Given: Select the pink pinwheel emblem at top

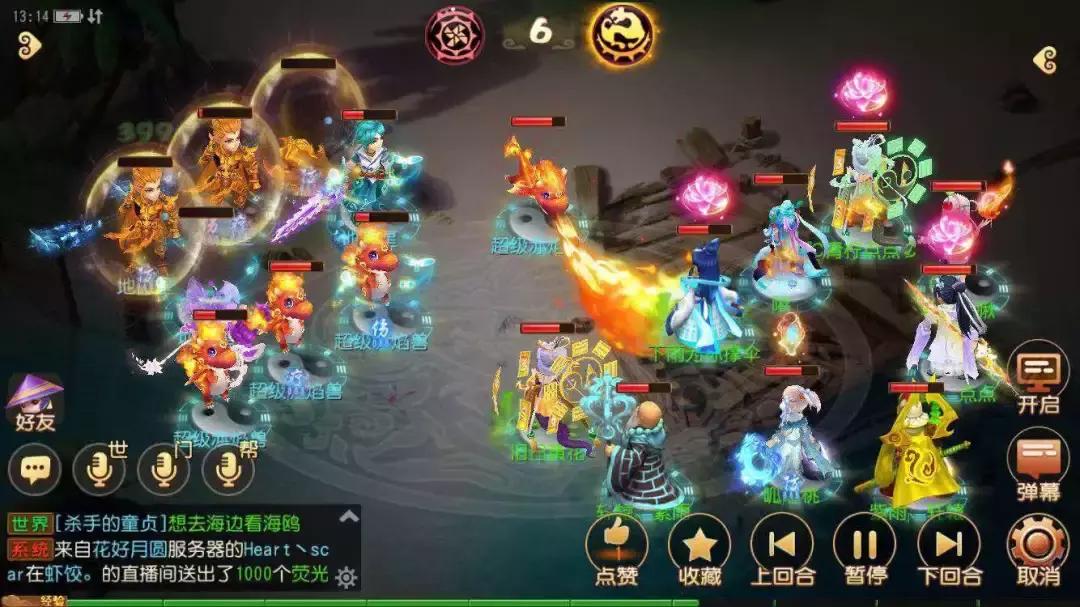Looking at the screenshot, I should (x=455, y=34).
